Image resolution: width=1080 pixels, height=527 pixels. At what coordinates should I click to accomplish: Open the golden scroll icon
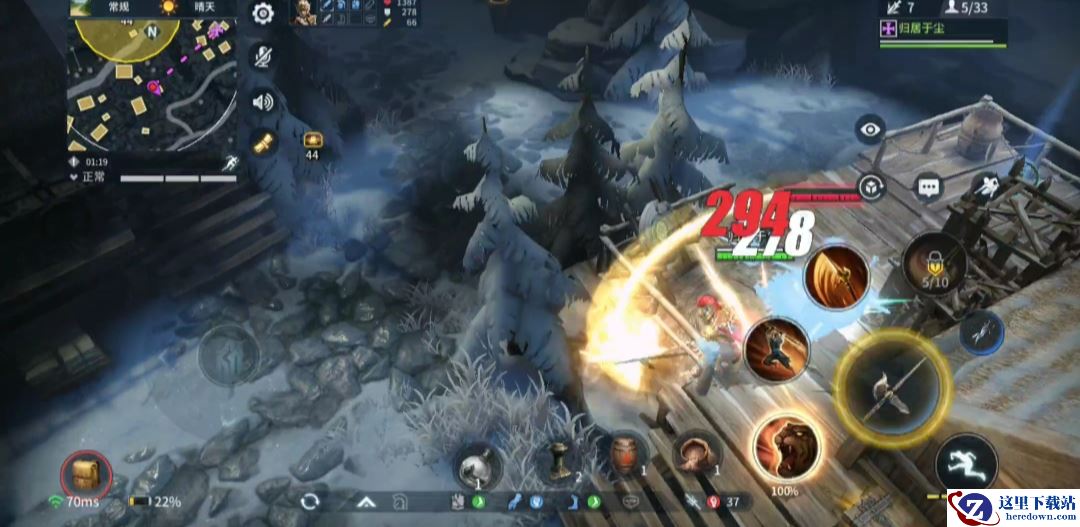click(x=263, y=144)
